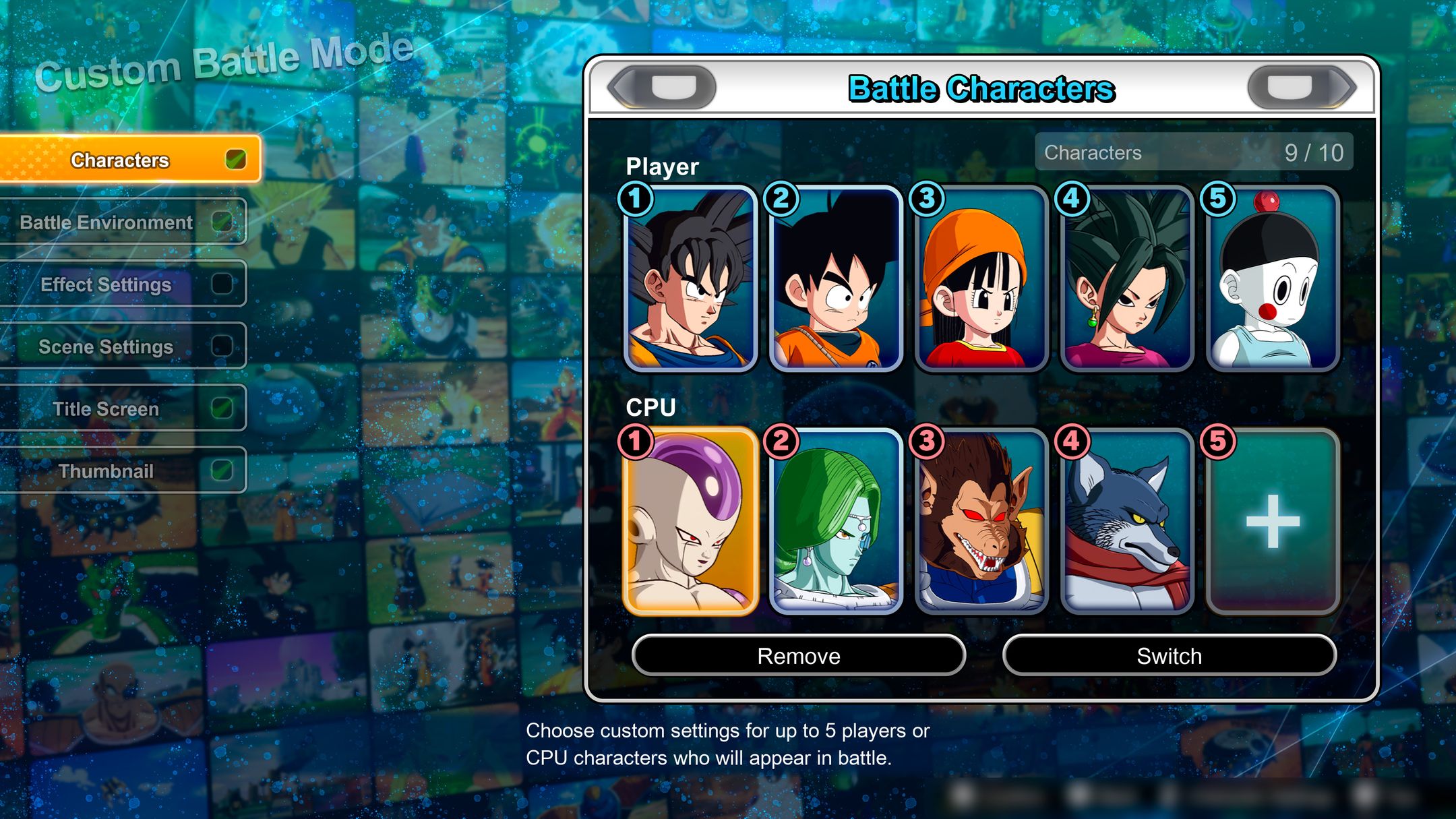Viewport: 1456px width, 819px height.
Task: Click the Remove button
Action: click(799, 655)
